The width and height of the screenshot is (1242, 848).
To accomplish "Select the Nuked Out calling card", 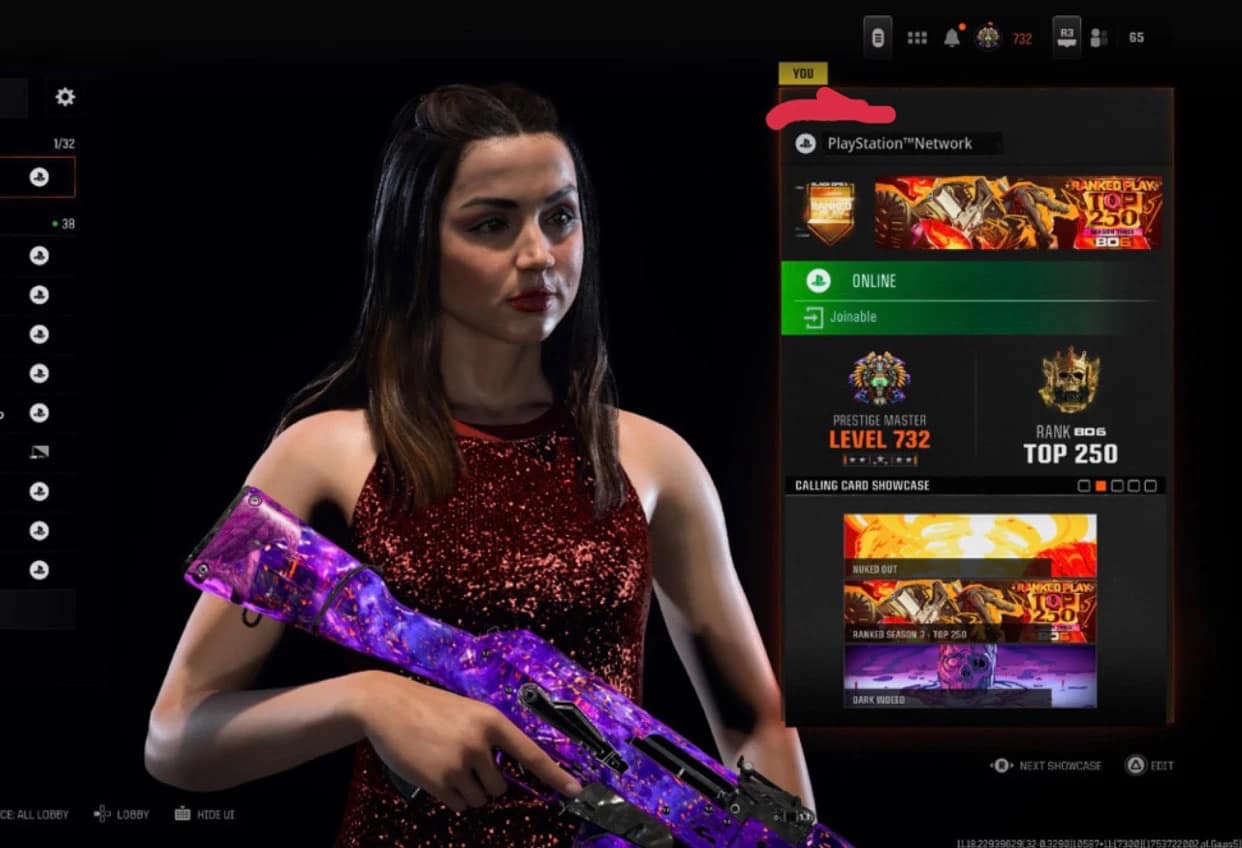I will (x=970, y=545).
